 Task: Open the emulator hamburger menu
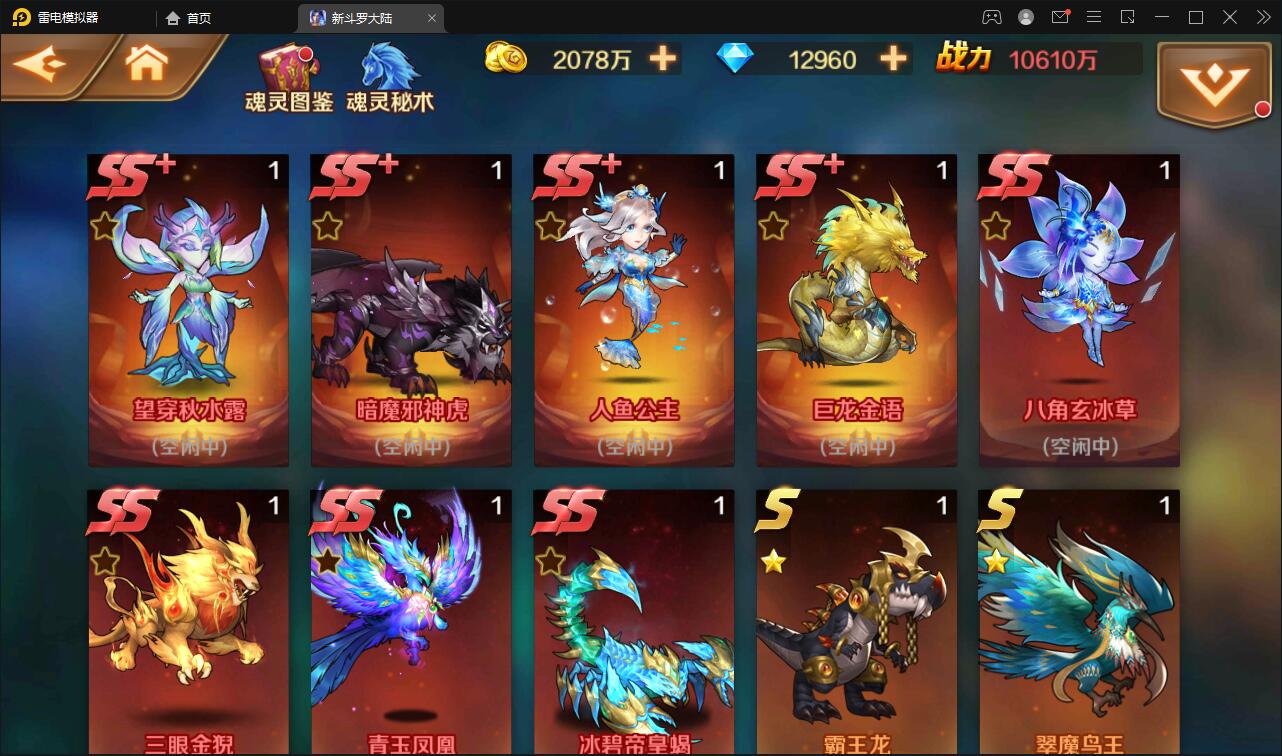[1094, 17]
